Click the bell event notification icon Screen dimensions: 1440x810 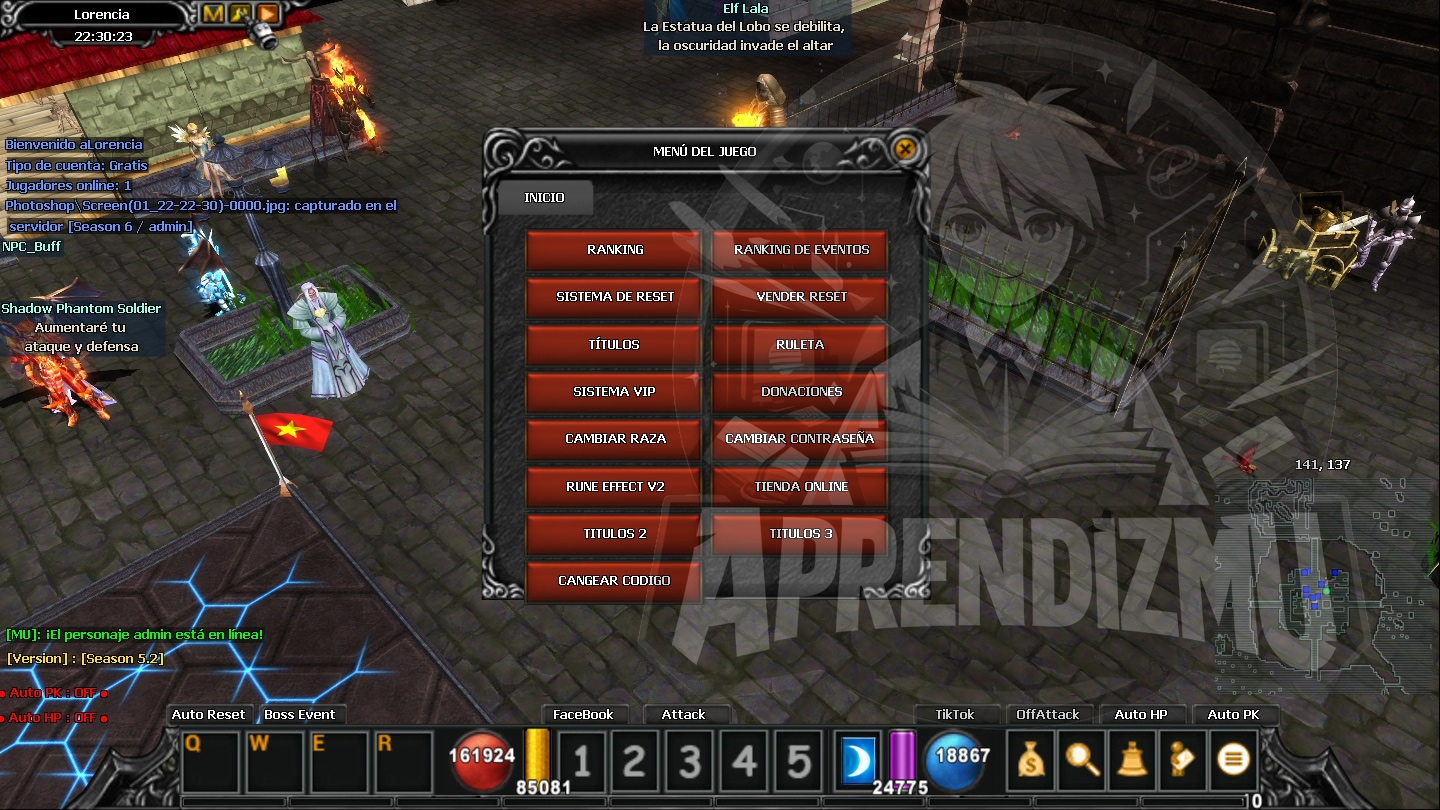click(1131, 760)
